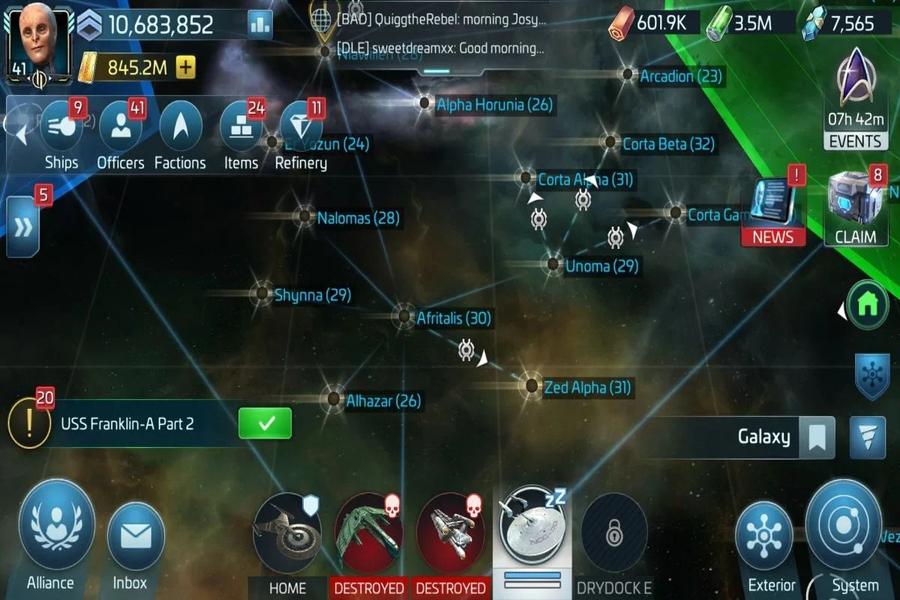The height and width of the screenshot is (600, 900).
Task: Select the locked Drydock E slot
Action: (614, 535)
